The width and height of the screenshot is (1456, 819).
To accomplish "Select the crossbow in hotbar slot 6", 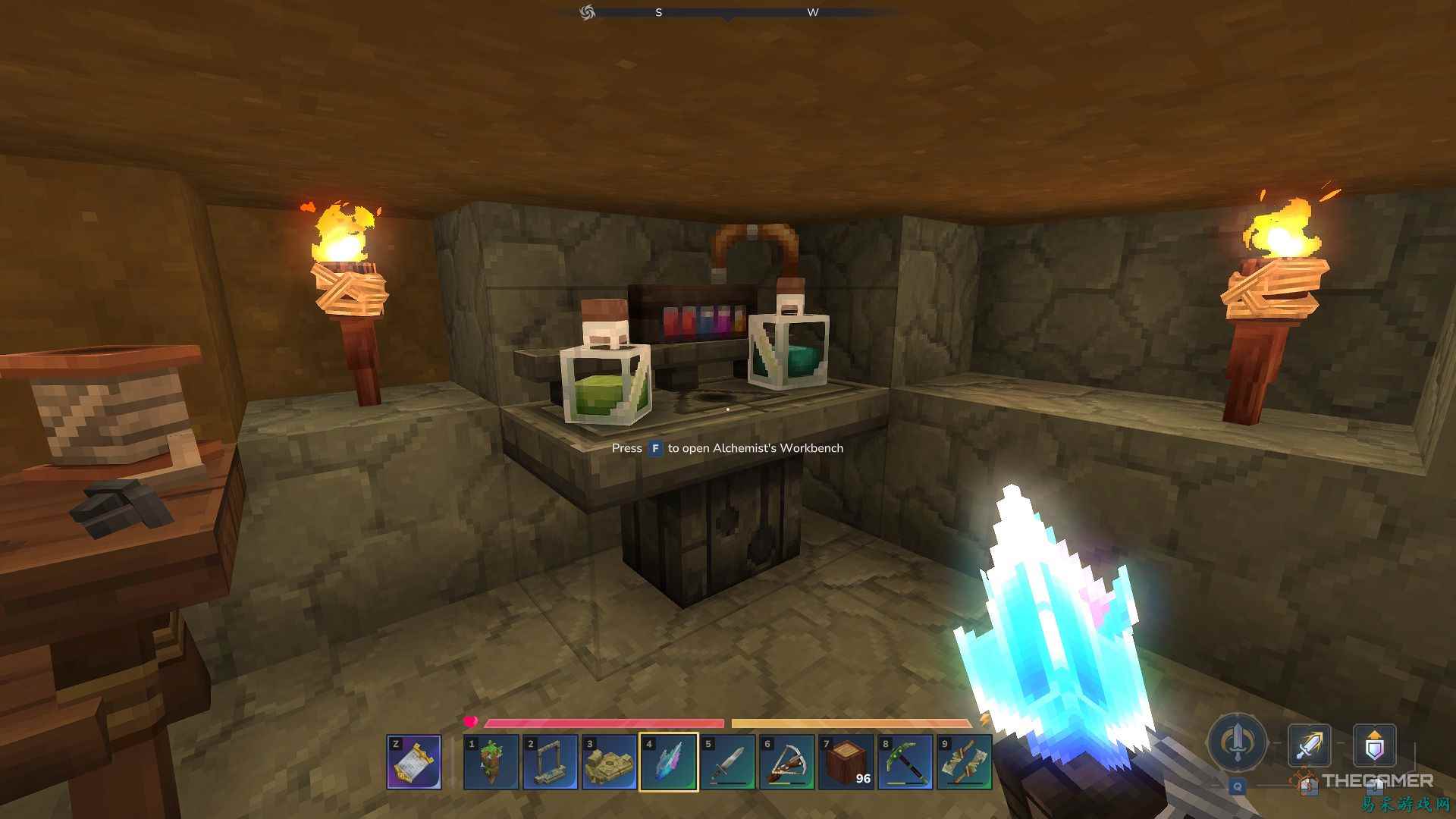I will [789, 762].
